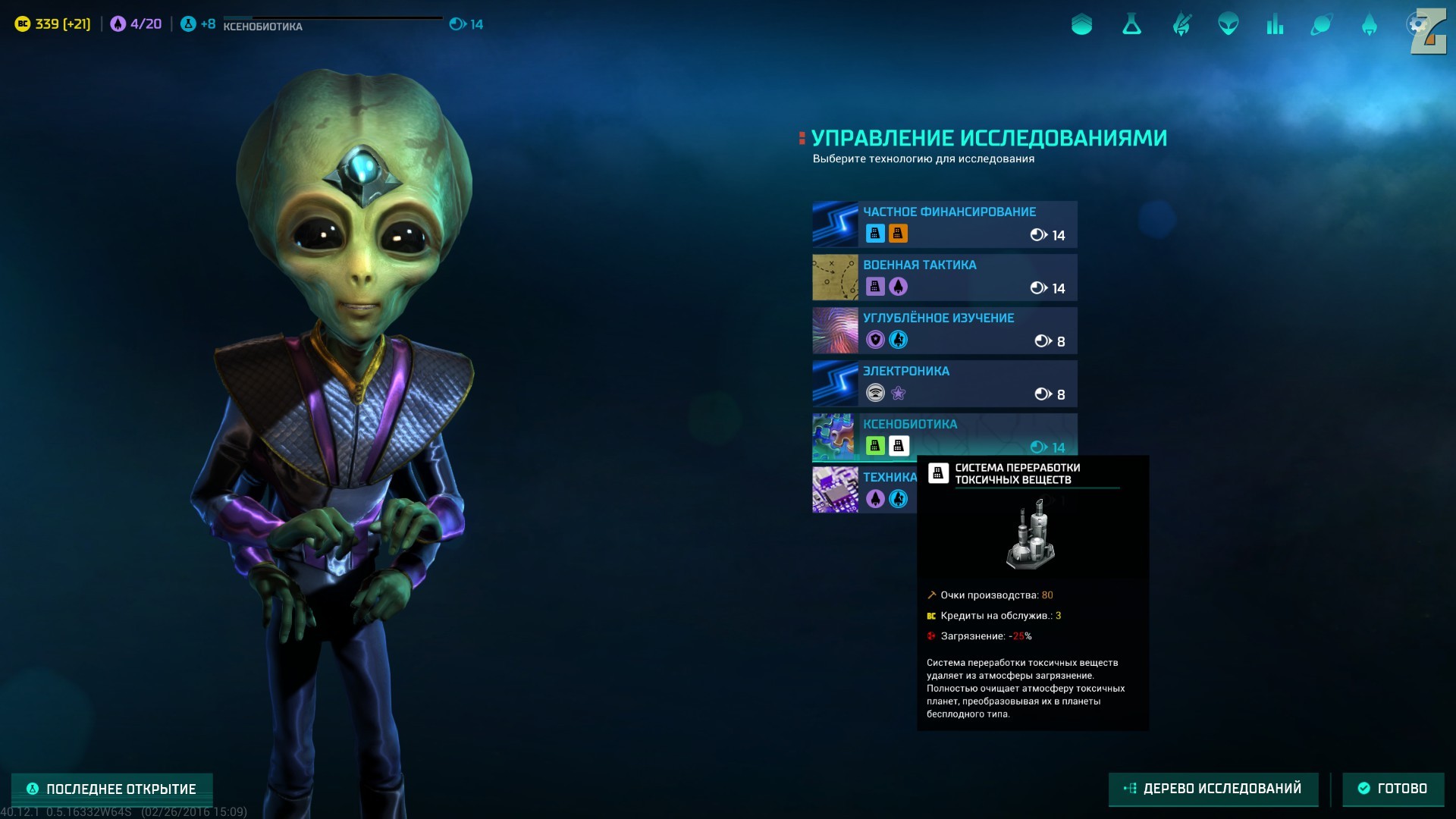The image size is (1456, 819).
Task: Open the ringed planet icon menu
Action: pyautogui.click(x=1321, y=25)
